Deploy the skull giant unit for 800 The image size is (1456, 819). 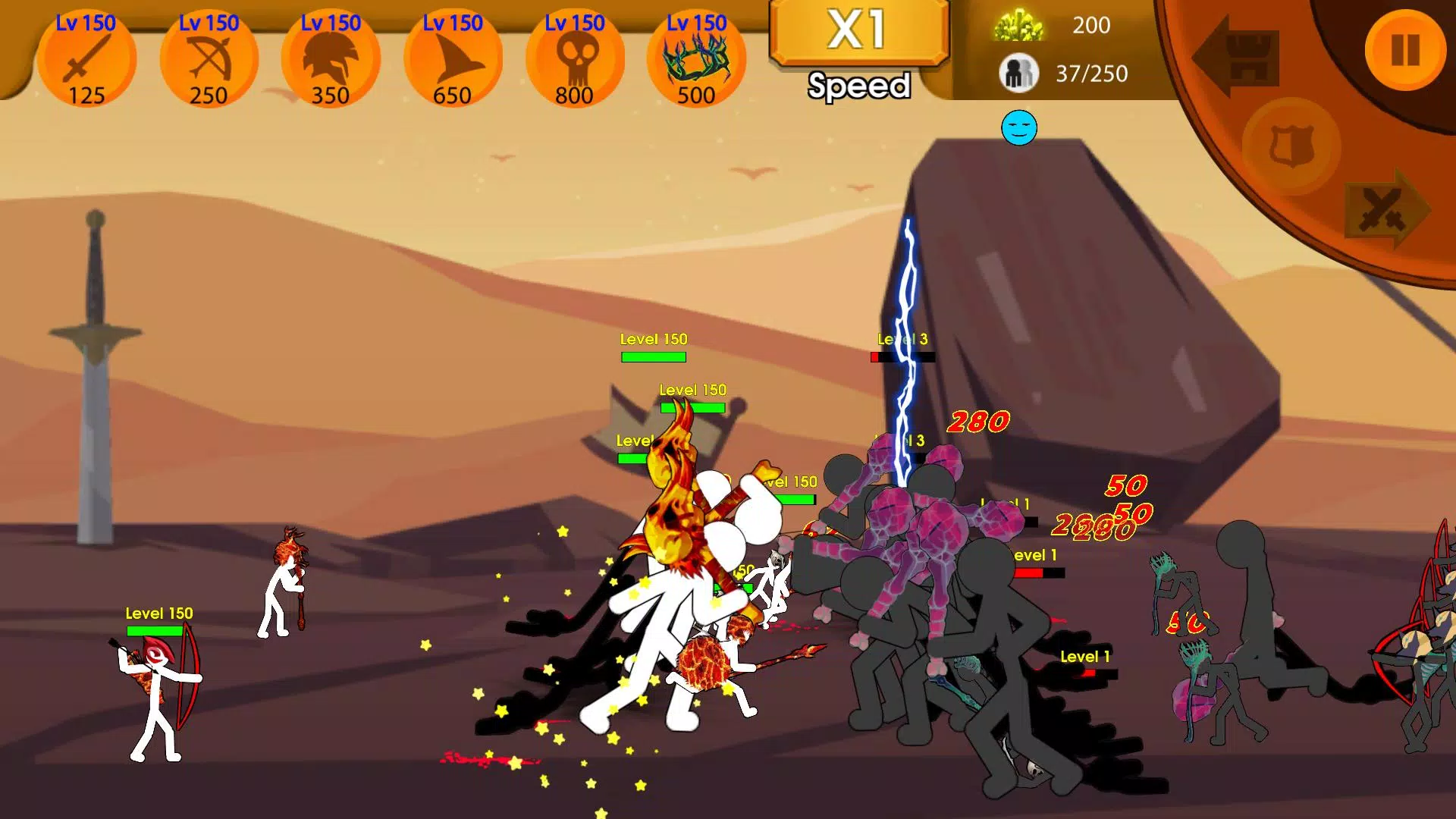coord(575,59)
